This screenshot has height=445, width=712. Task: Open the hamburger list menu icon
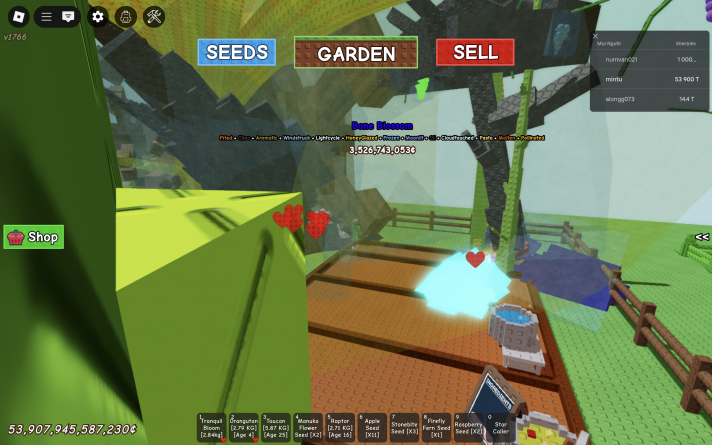click(46, 16)
